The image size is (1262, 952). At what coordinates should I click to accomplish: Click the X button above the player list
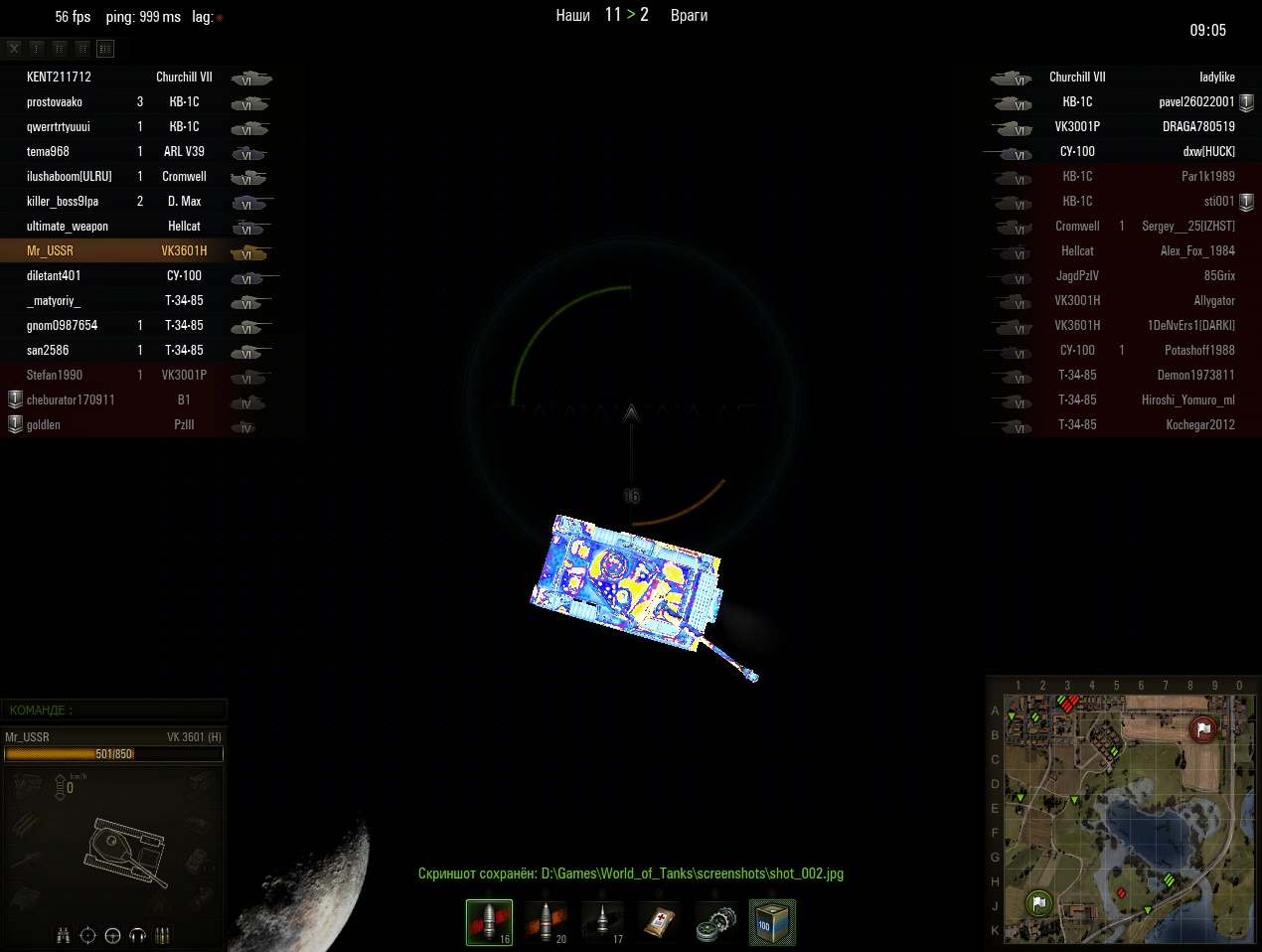[14, 48]
